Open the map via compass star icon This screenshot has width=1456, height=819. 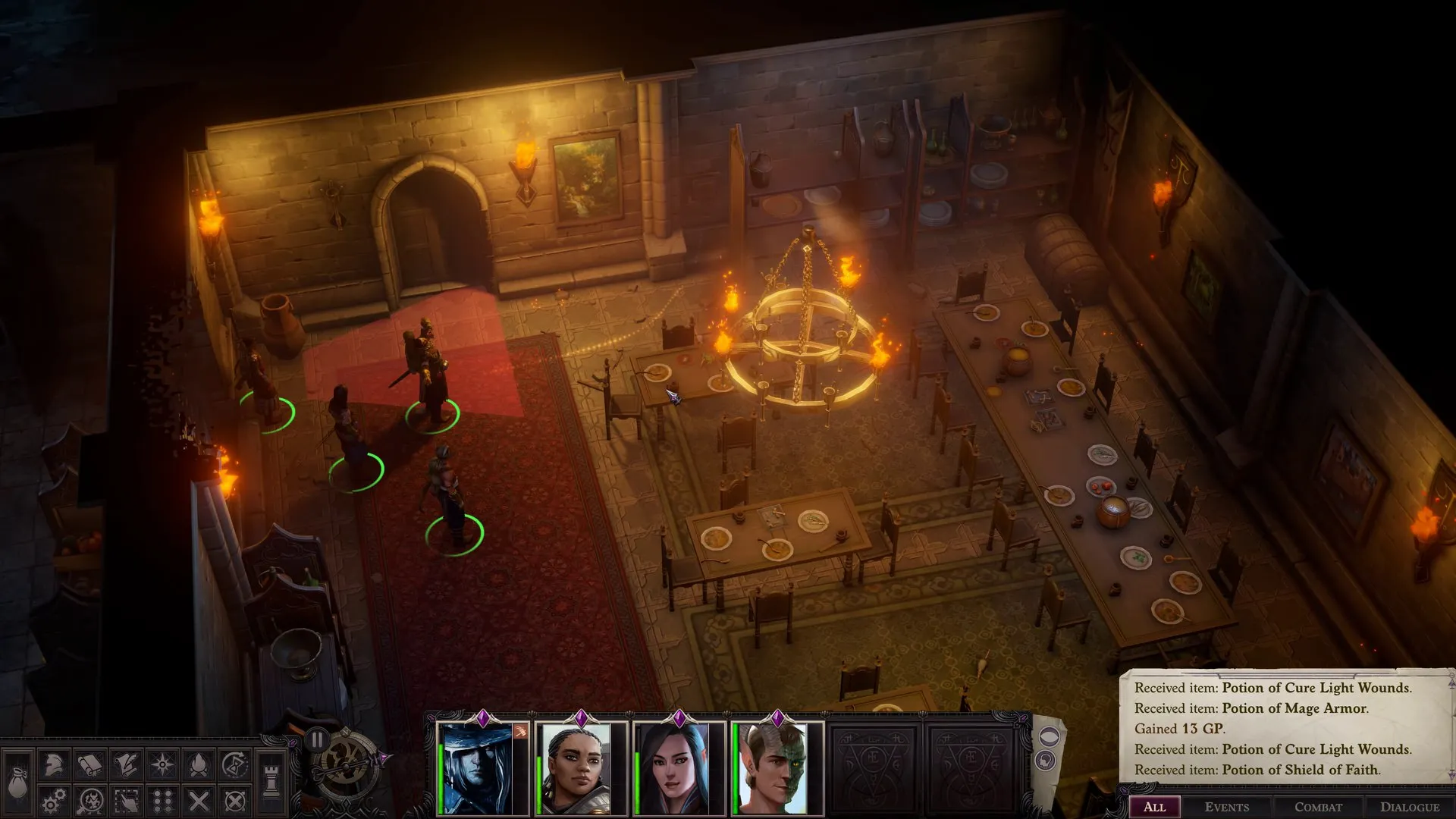(x=163, y=764)
